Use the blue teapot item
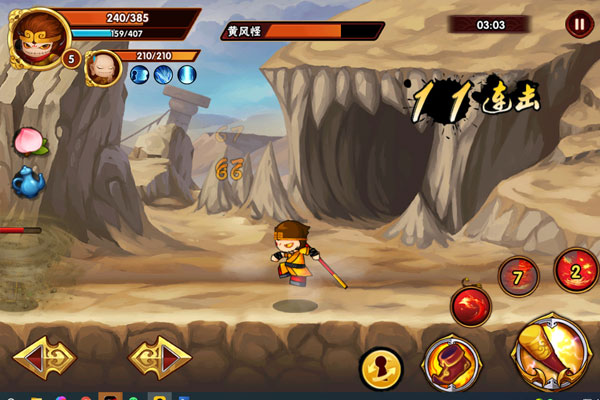Viewport: 600px width, 400px height. 28,181
